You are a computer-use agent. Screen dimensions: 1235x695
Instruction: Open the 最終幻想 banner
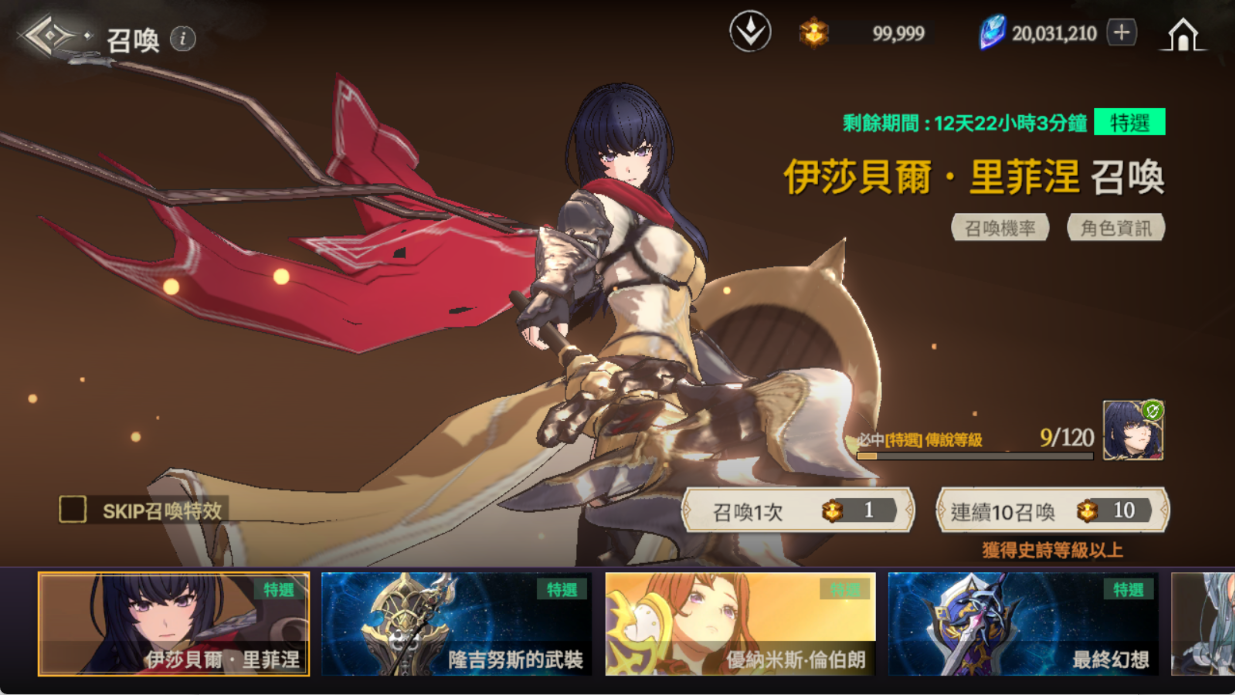coord(1022,624)
